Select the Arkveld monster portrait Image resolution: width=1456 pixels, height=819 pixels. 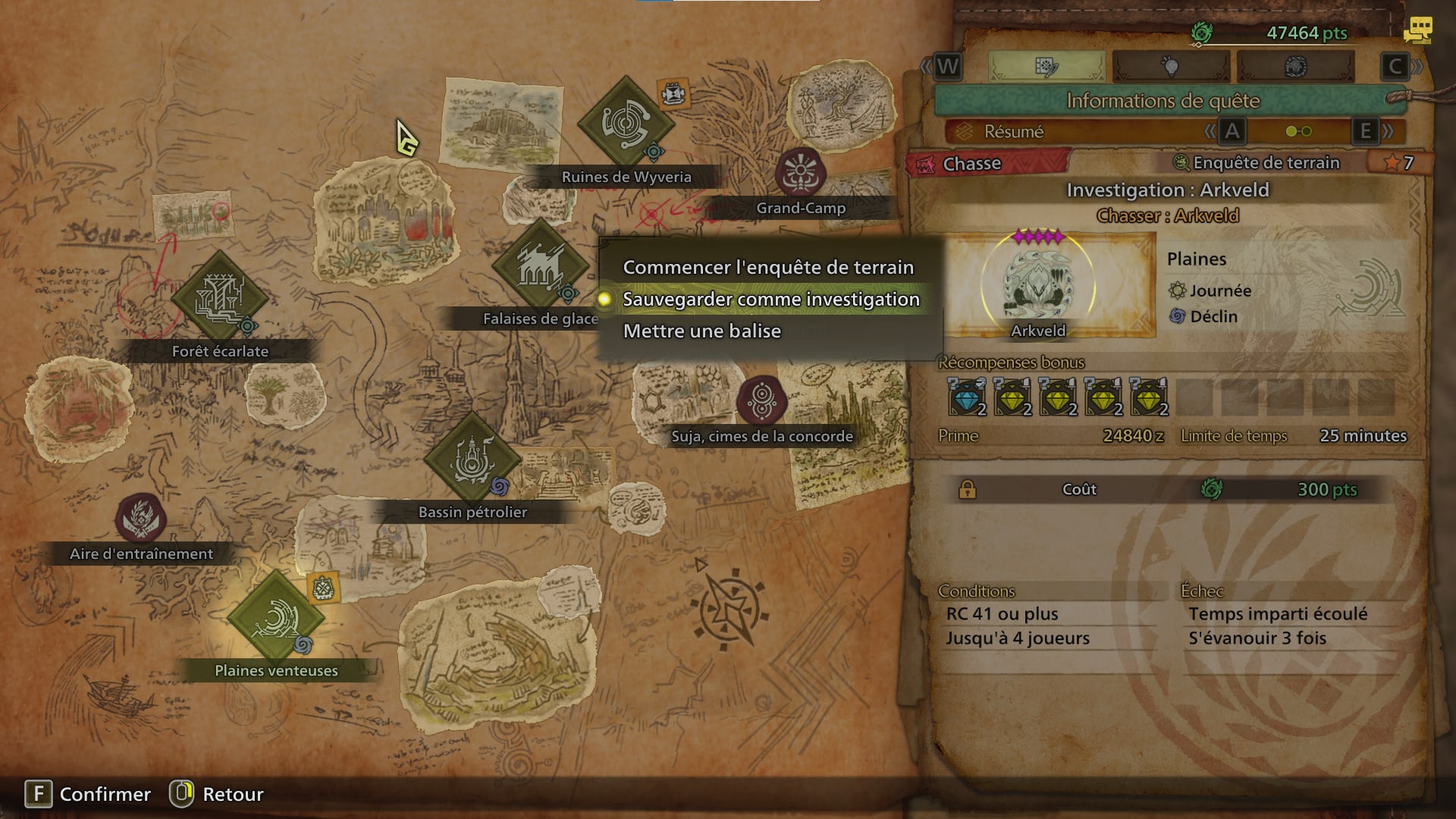[x=1038, y=285]
